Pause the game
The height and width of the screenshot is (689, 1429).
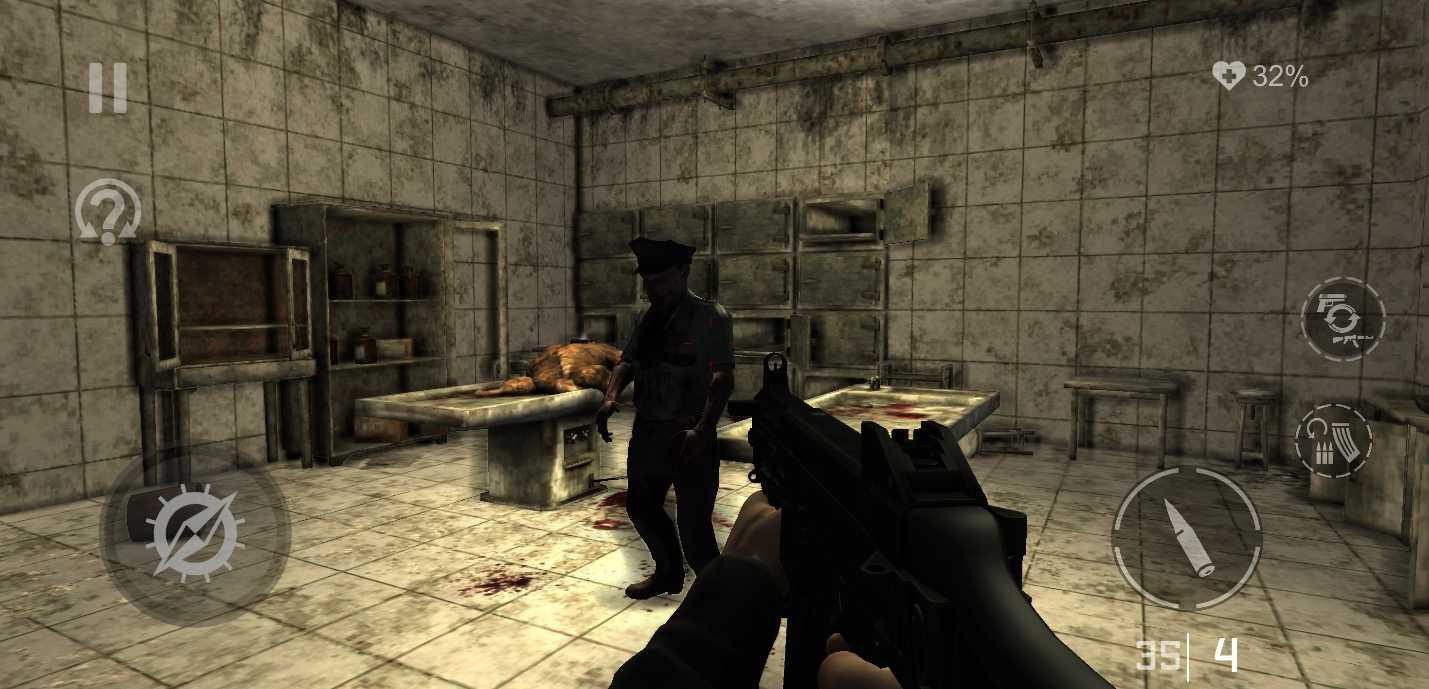[108, 88]
